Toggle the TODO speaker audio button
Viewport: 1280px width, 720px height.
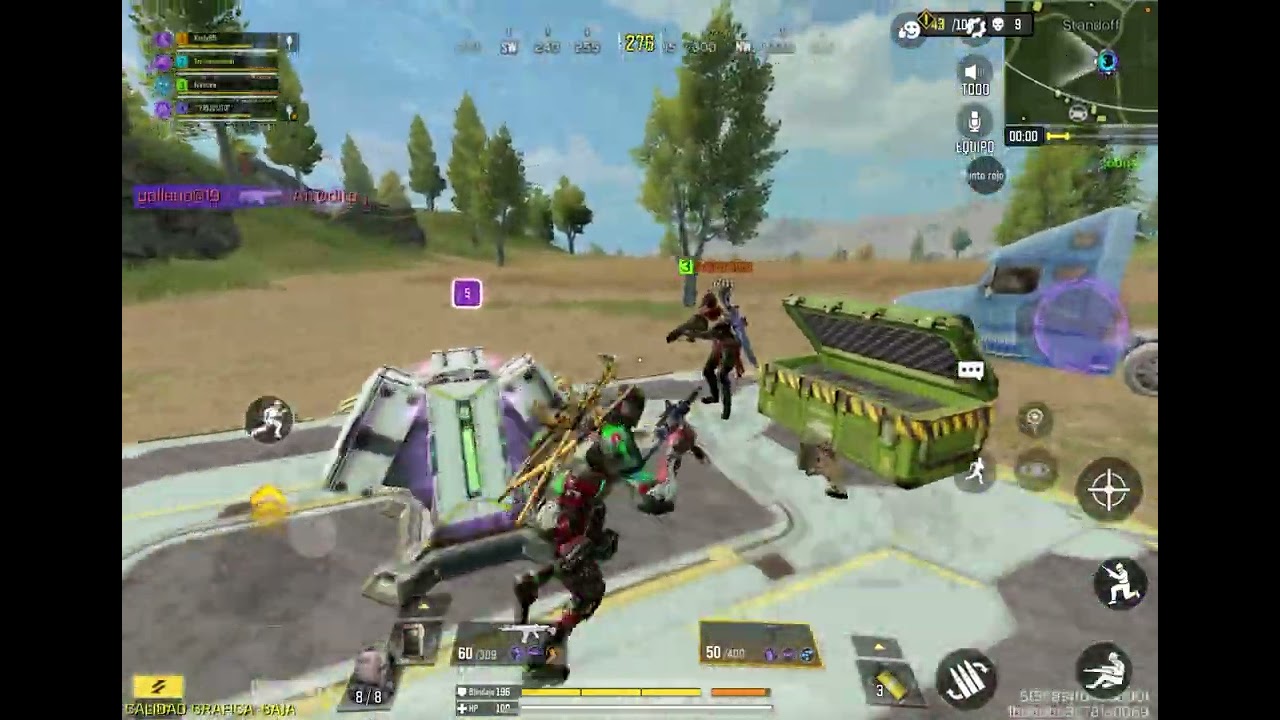pyautogui.click(x=974, y=73)
